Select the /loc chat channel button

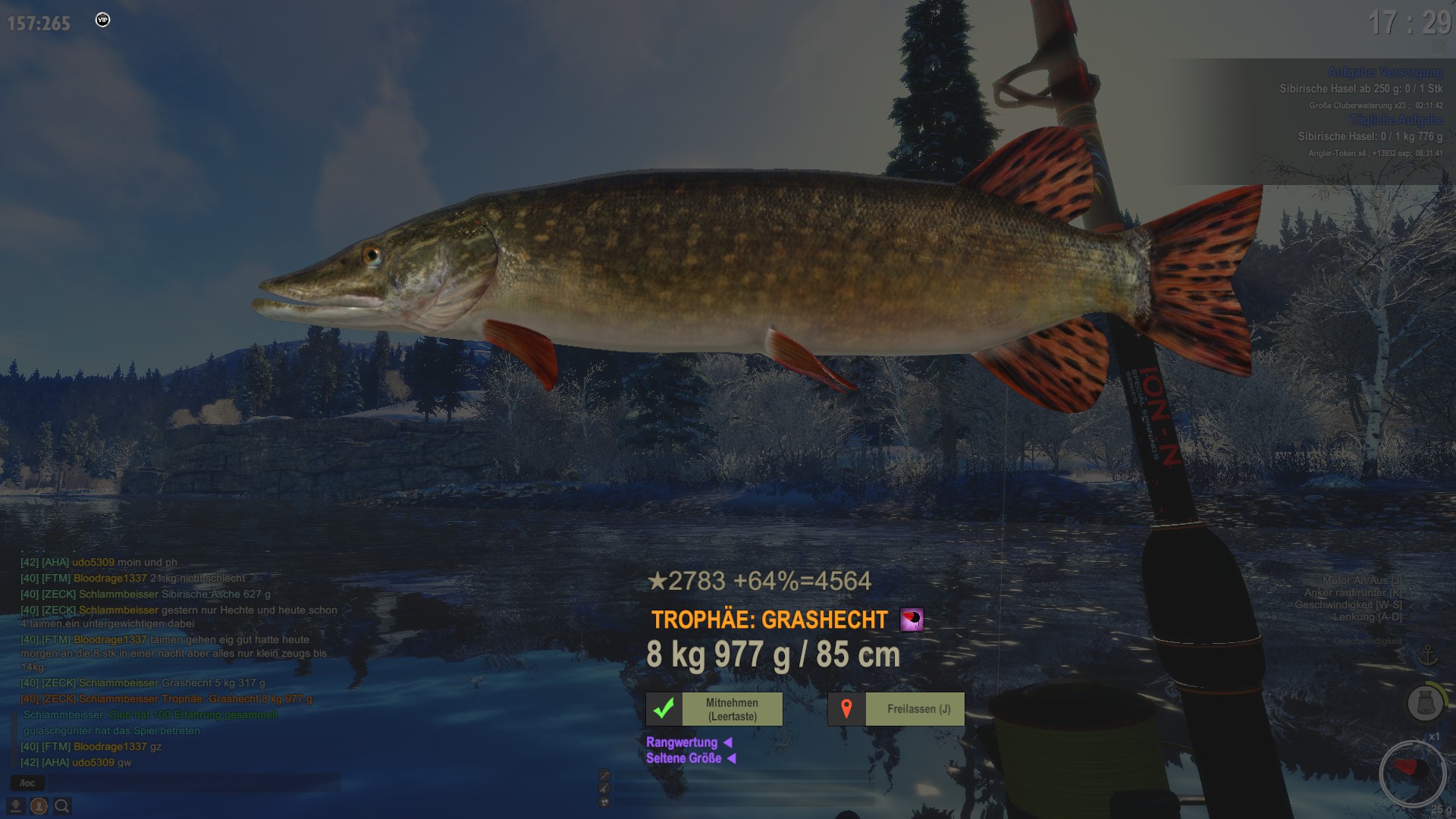[27, 783]
